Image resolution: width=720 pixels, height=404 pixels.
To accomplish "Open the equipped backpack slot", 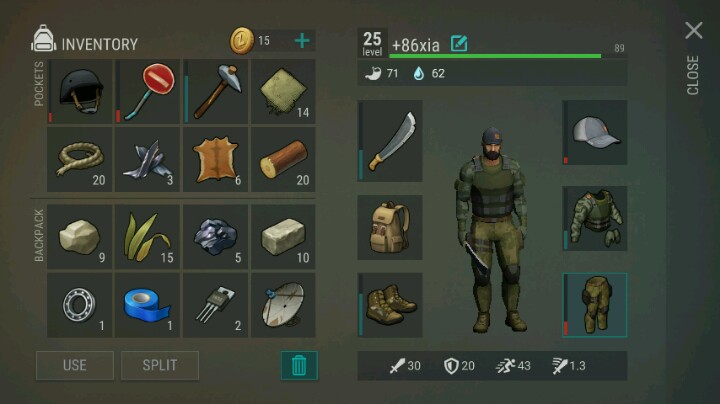I will click(390, 227).
